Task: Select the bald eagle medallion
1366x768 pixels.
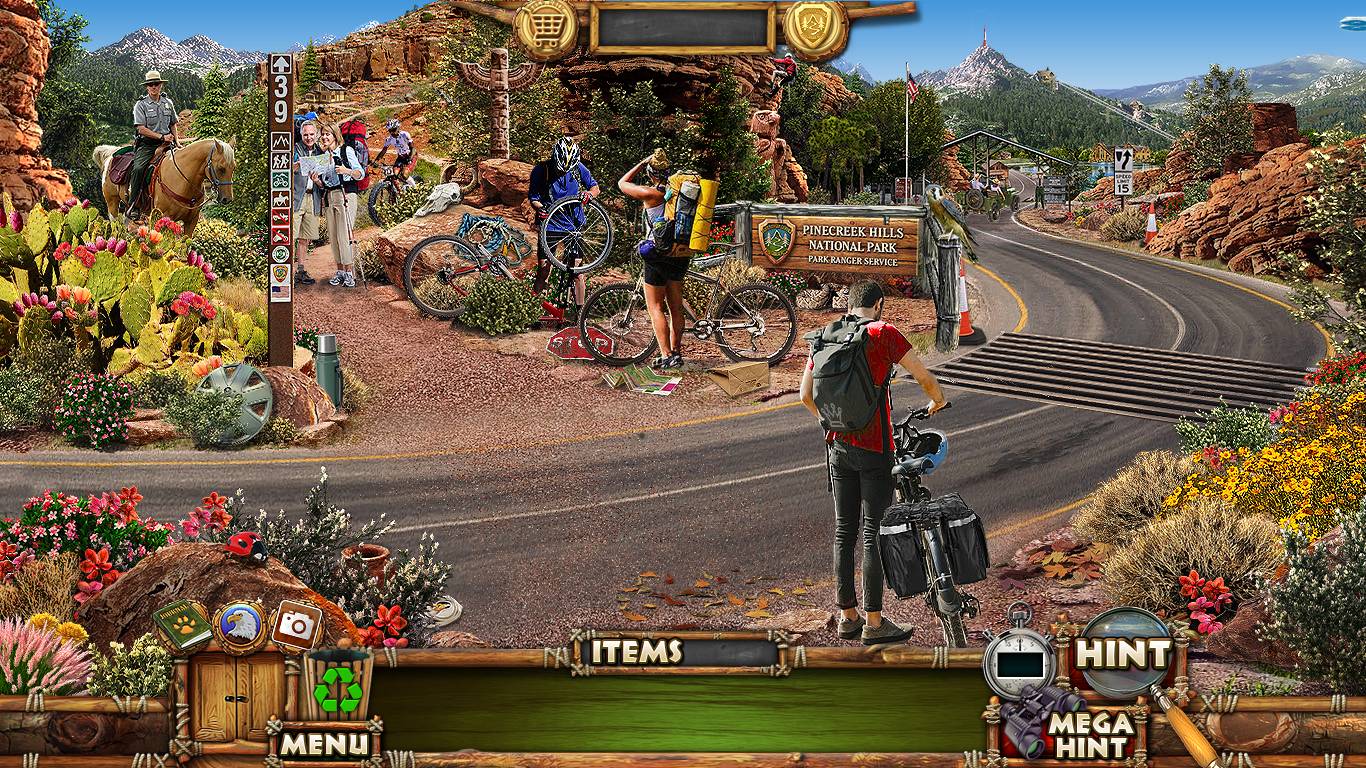Action: [239, 626]
